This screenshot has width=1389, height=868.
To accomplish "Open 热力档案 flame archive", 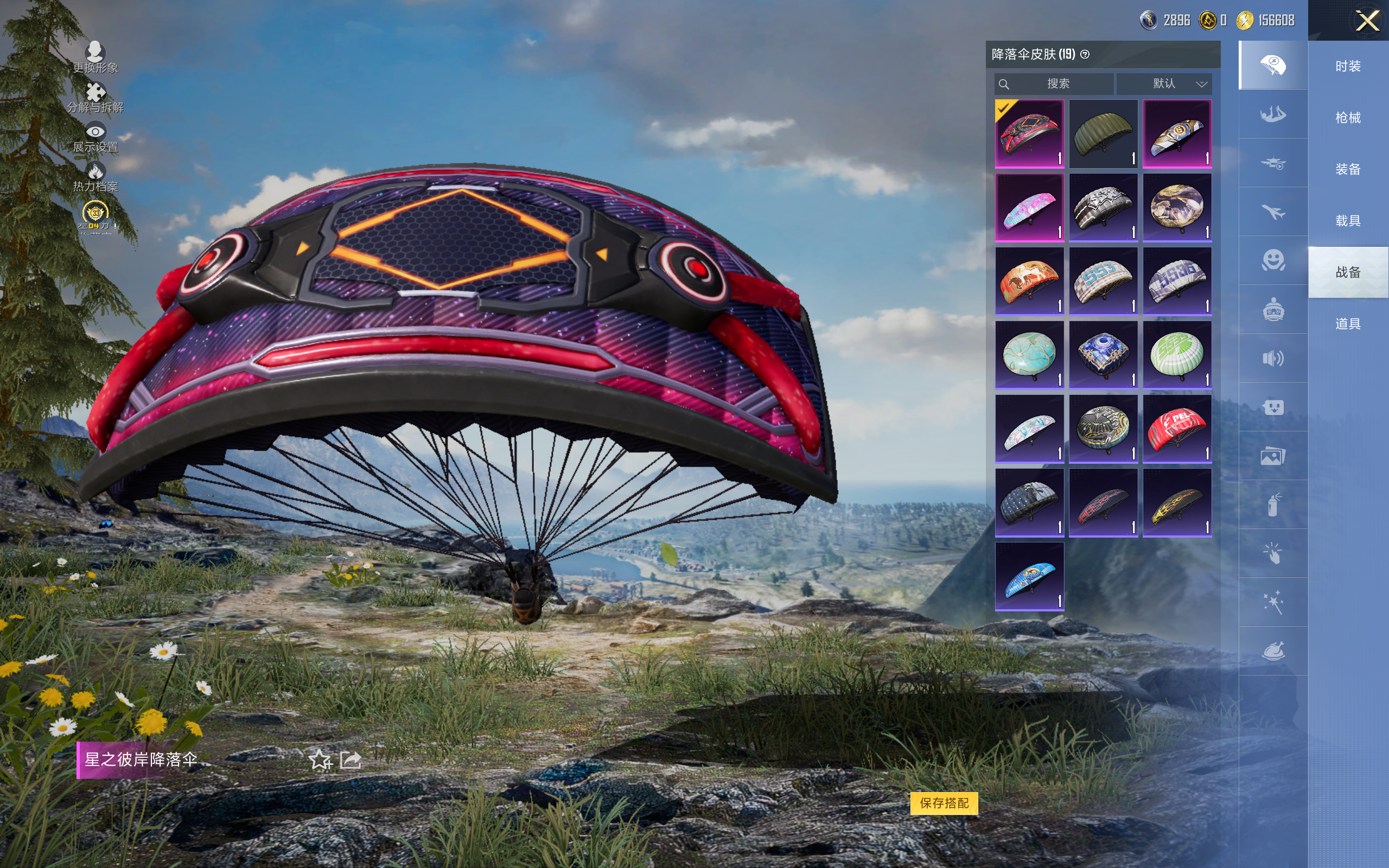I will pos(95,176).
